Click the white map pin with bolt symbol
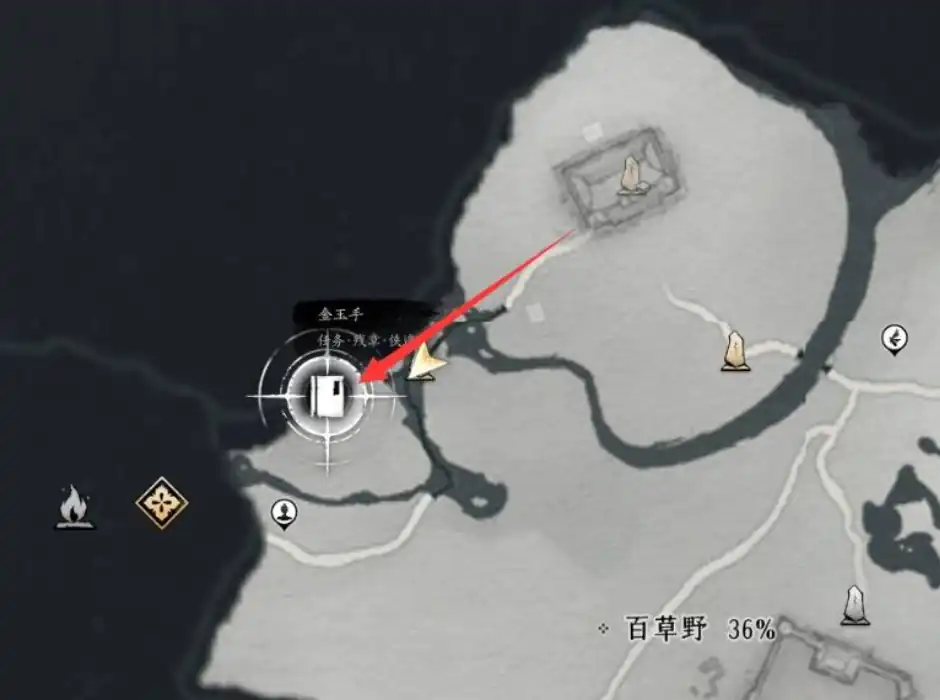940x700 pixels. coord(894,340)
